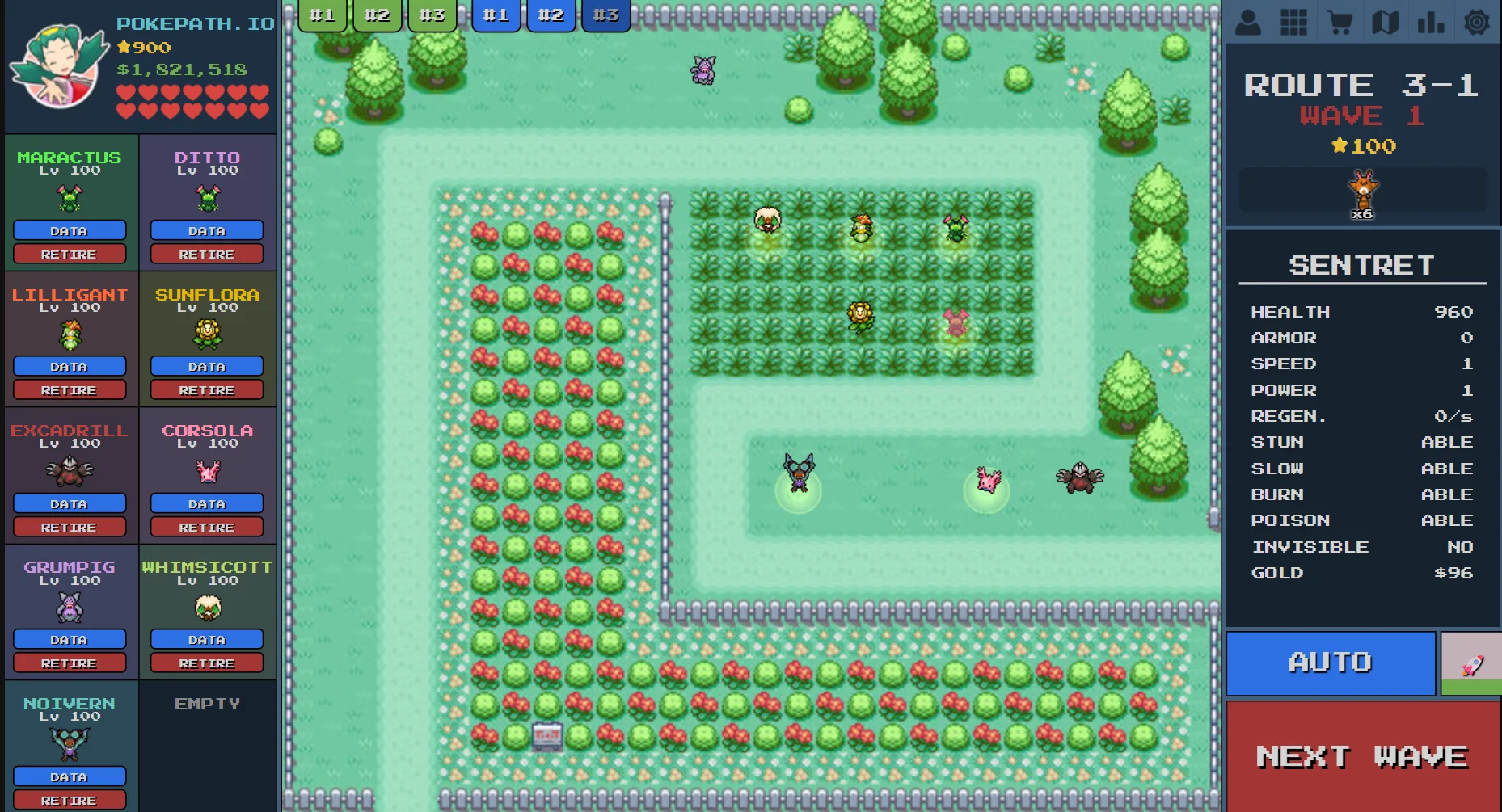Open the grid inventory icon
The width and height of the screenshot is (1502, 812).
point(1294,22)
